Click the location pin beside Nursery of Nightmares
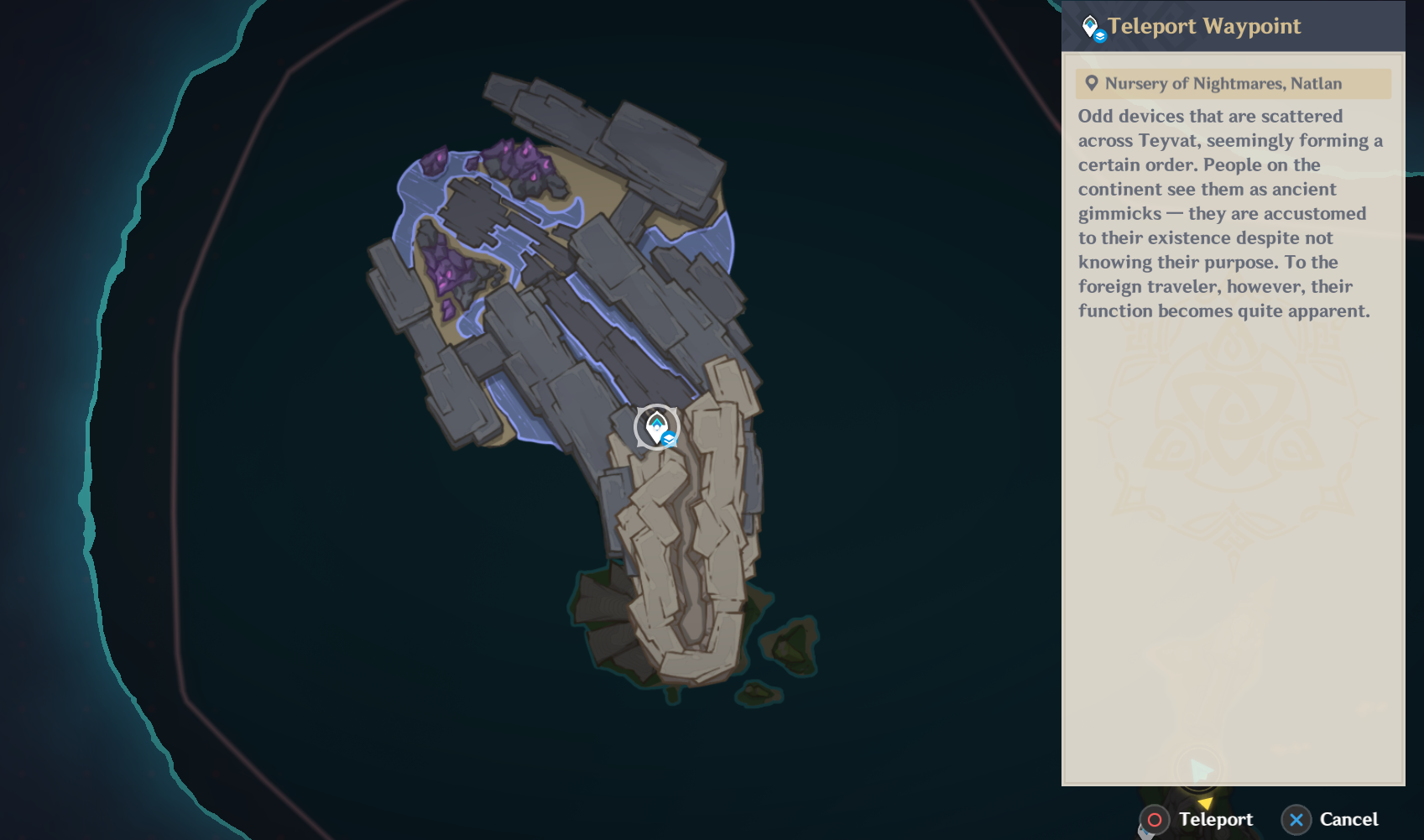The width and height of the screenshot is (1424, 840). (x=1091, y=83)
